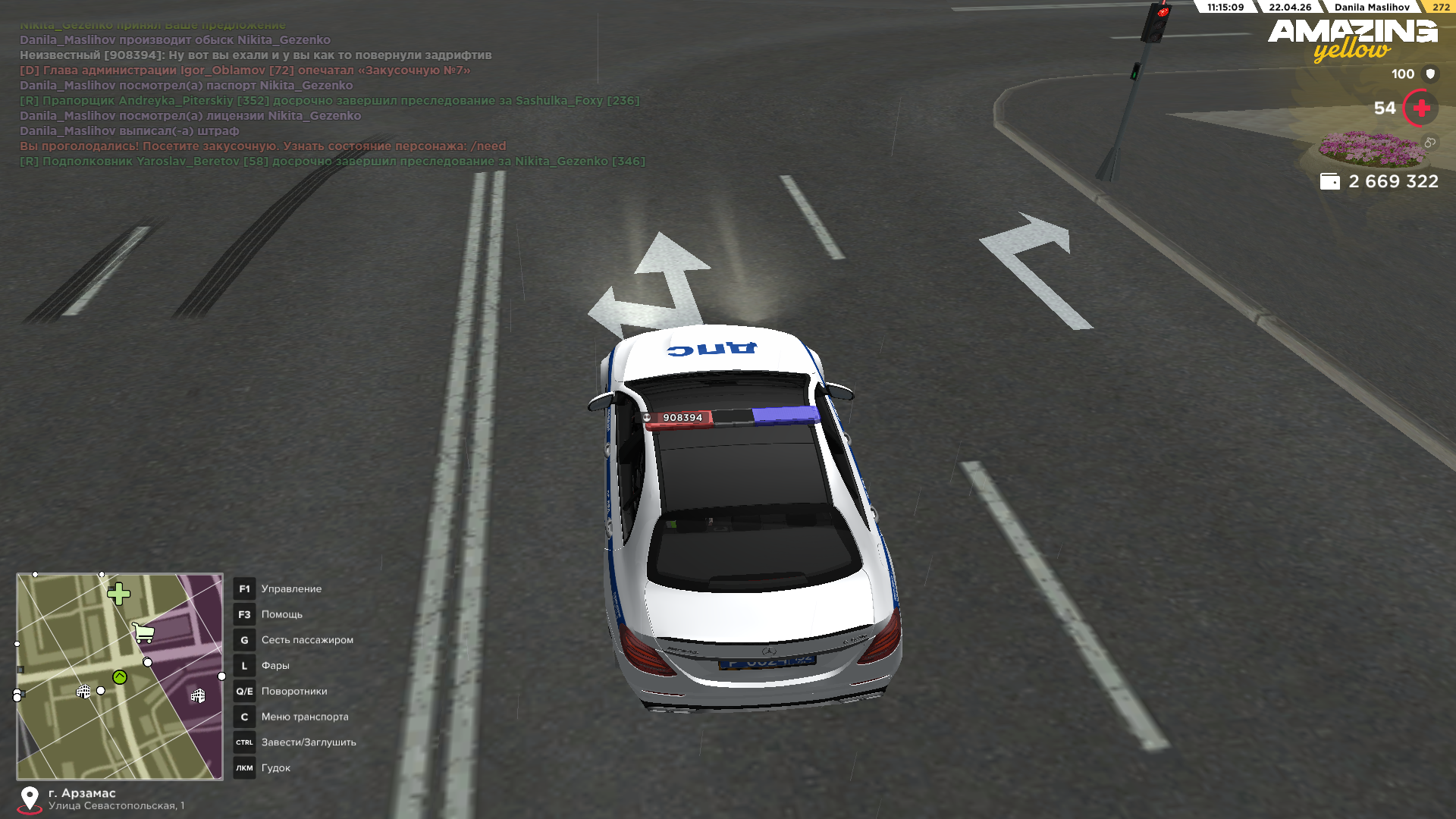The height and width of the screenshot is (819, 1456).
Task: Select the green cross hospital marker on minimap
Action: [118, 594]
